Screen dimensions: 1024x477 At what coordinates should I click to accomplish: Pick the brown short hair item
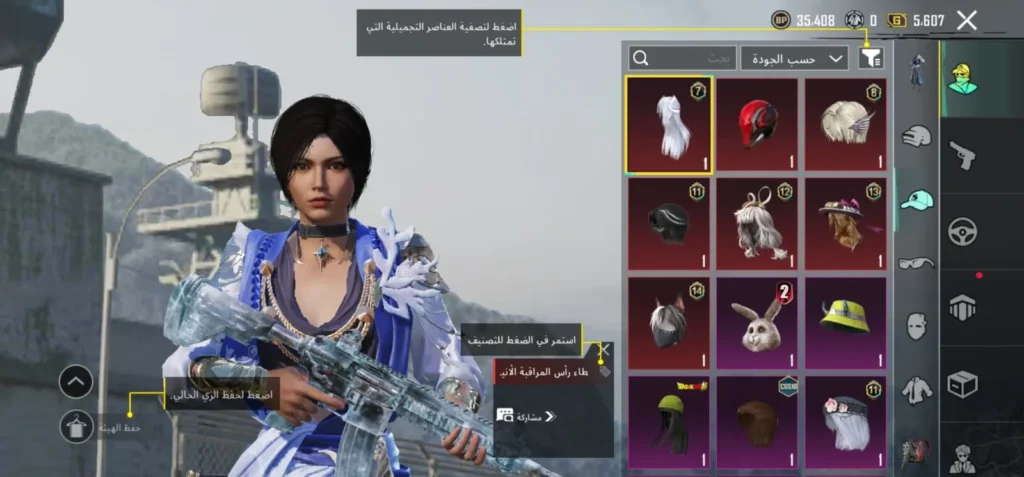click(757, 422)
